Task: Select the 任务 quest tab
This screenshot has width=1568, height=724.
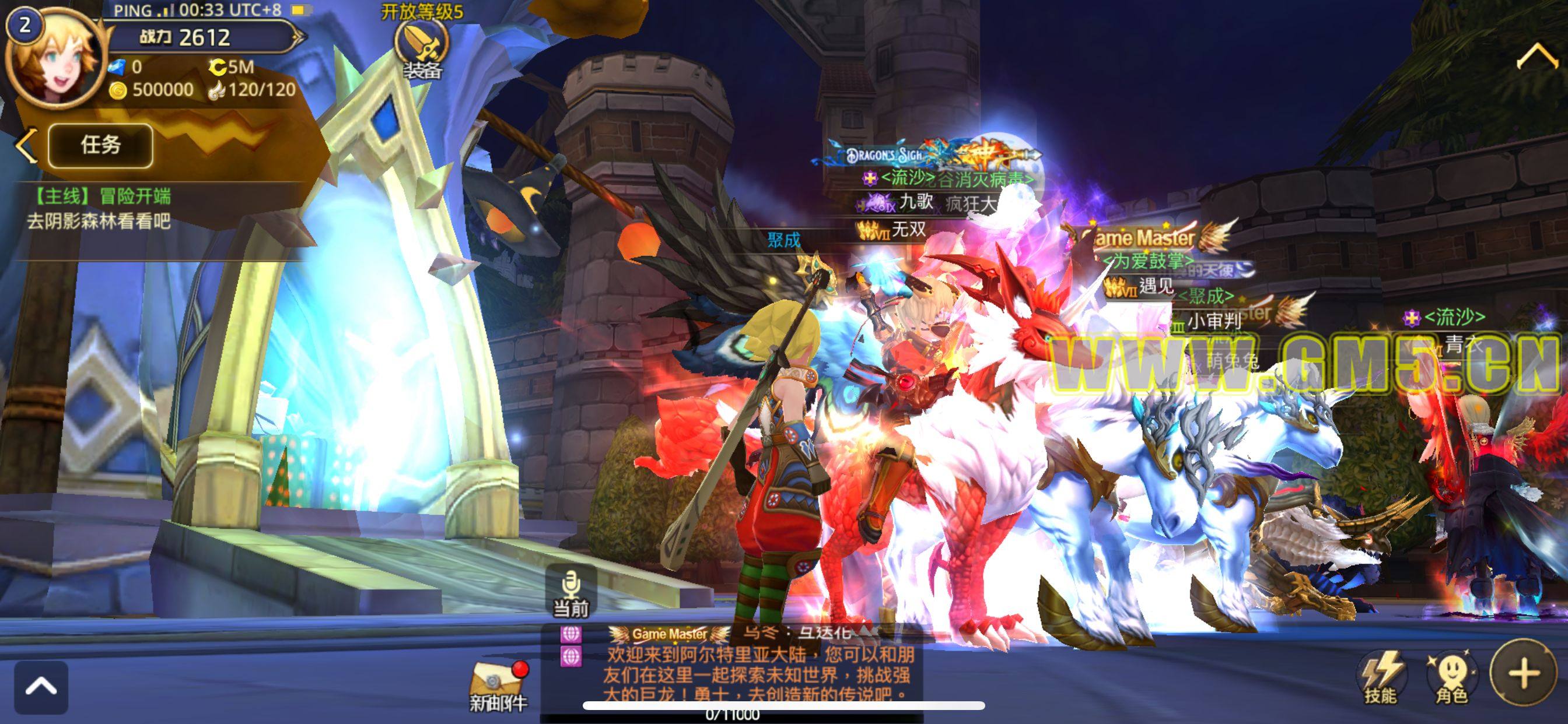Action: 100,145
